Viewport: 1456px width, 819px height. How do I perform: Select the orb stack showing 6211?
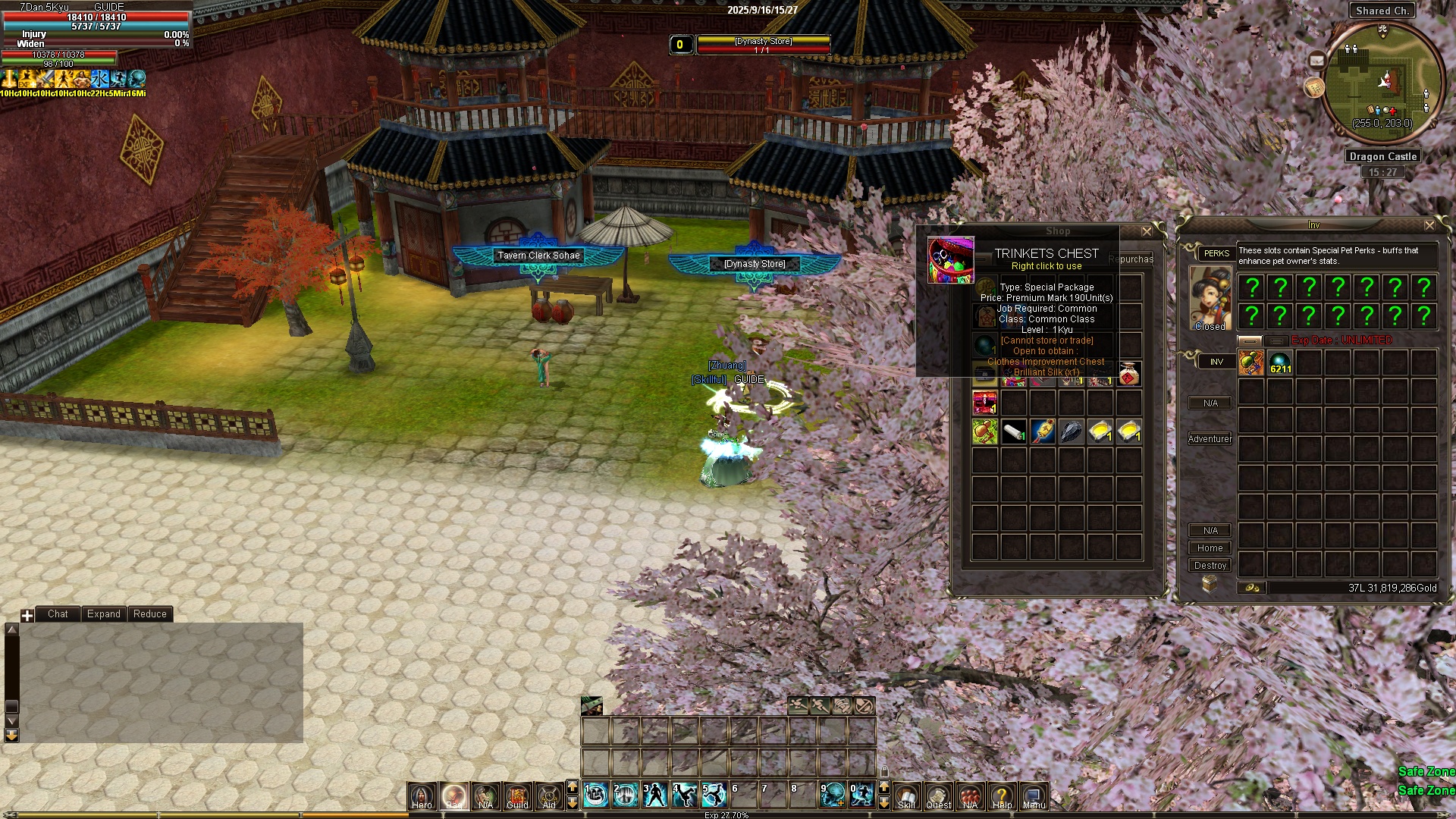pos(1280,362)
